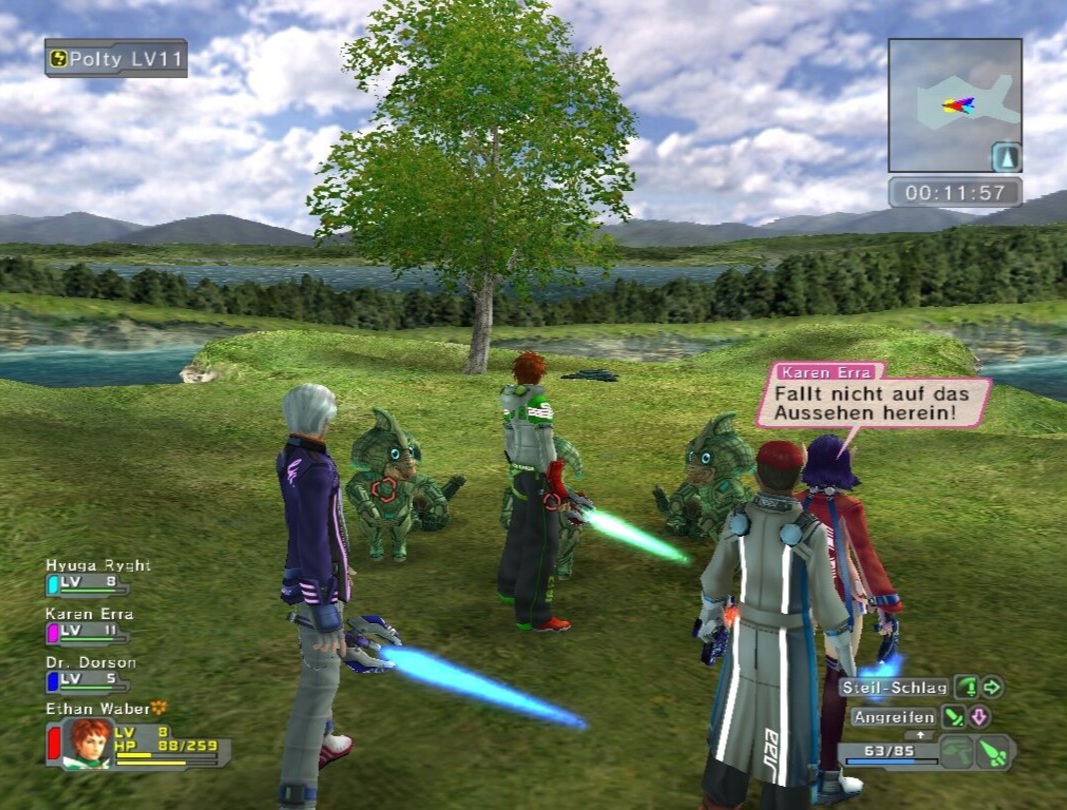Select the green saber weapon slot
Screen dimensions: 1067x810
tap(993, 752)
